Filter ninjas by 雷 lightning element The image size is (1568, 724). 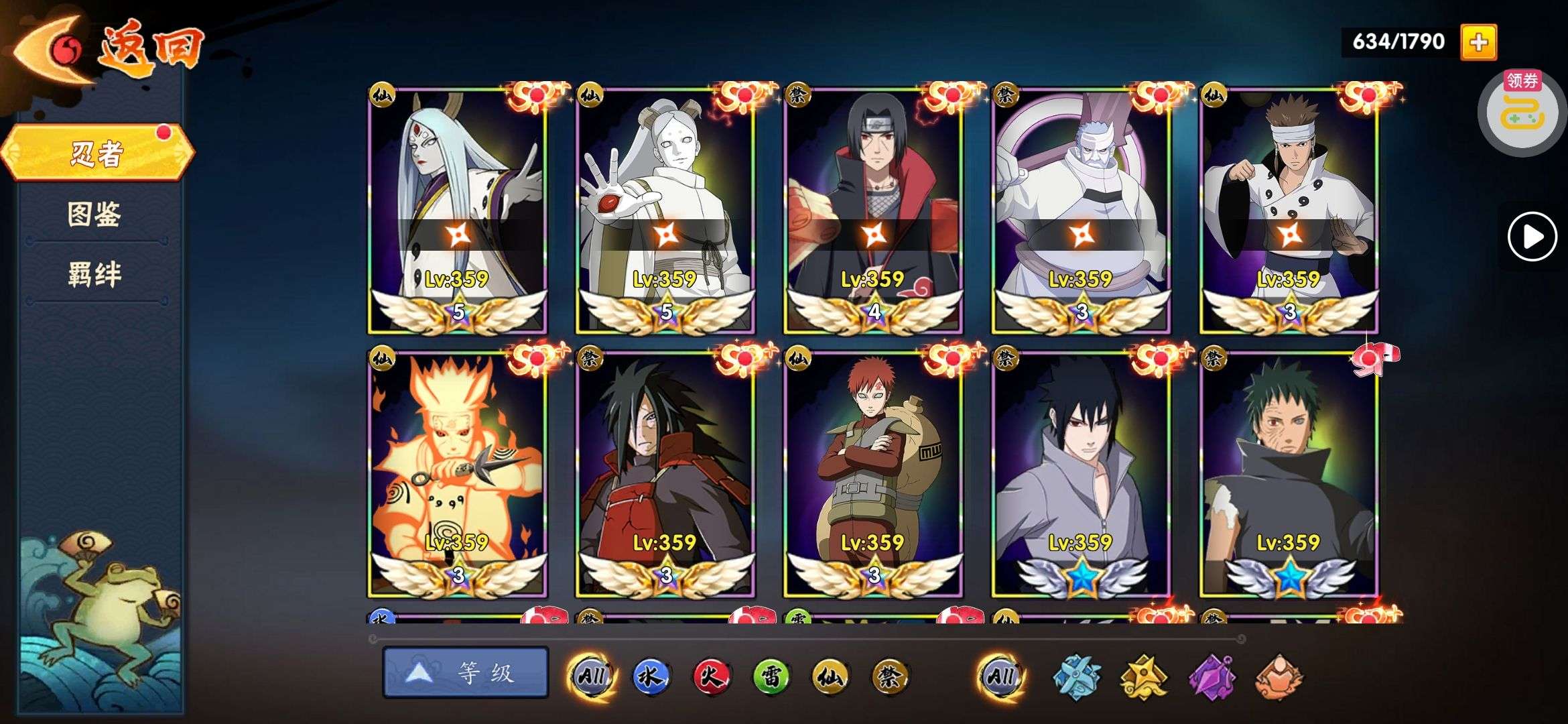coord(771,676)
